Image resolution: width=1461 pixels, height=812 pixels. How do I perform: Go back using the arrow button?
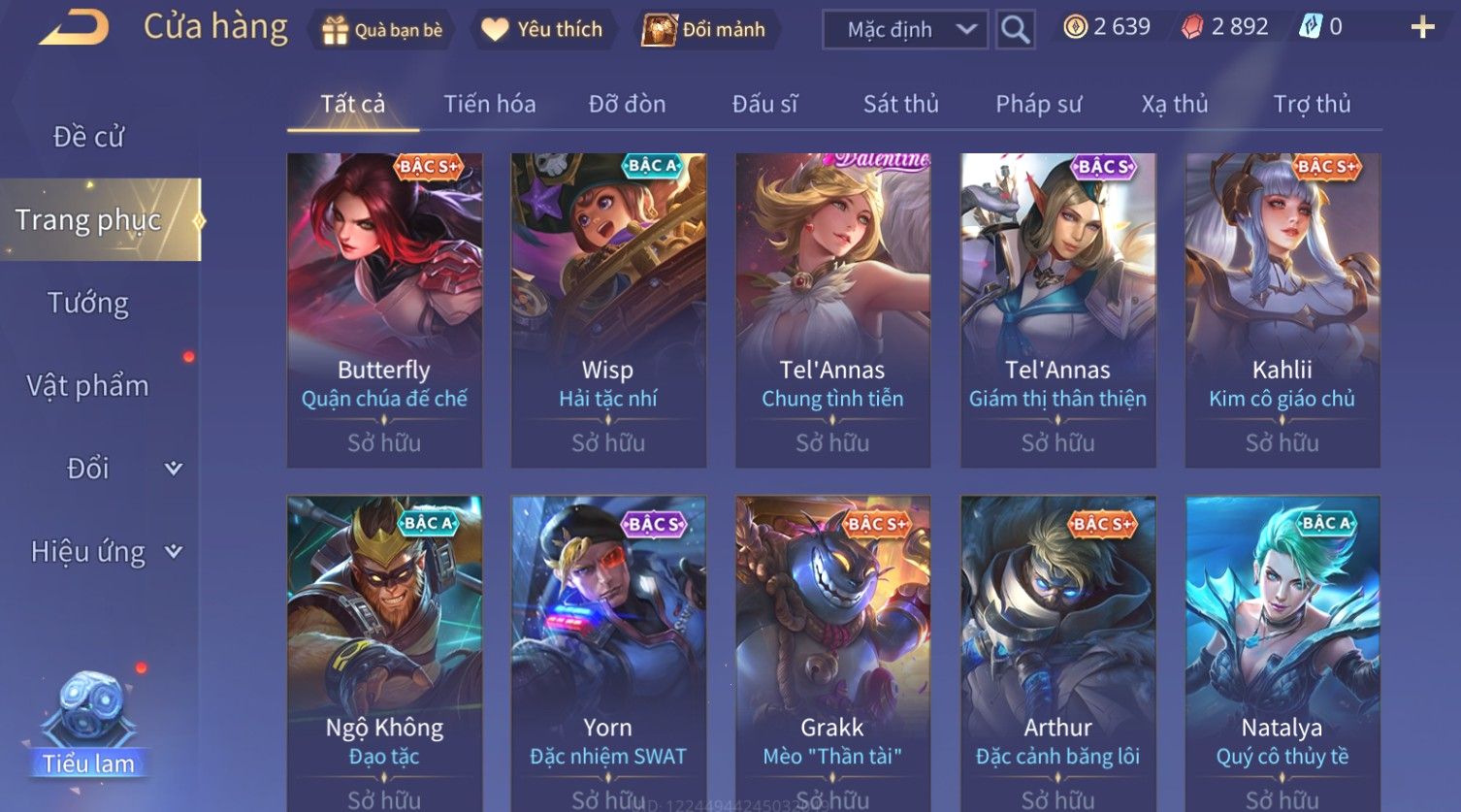click(74, 28)
